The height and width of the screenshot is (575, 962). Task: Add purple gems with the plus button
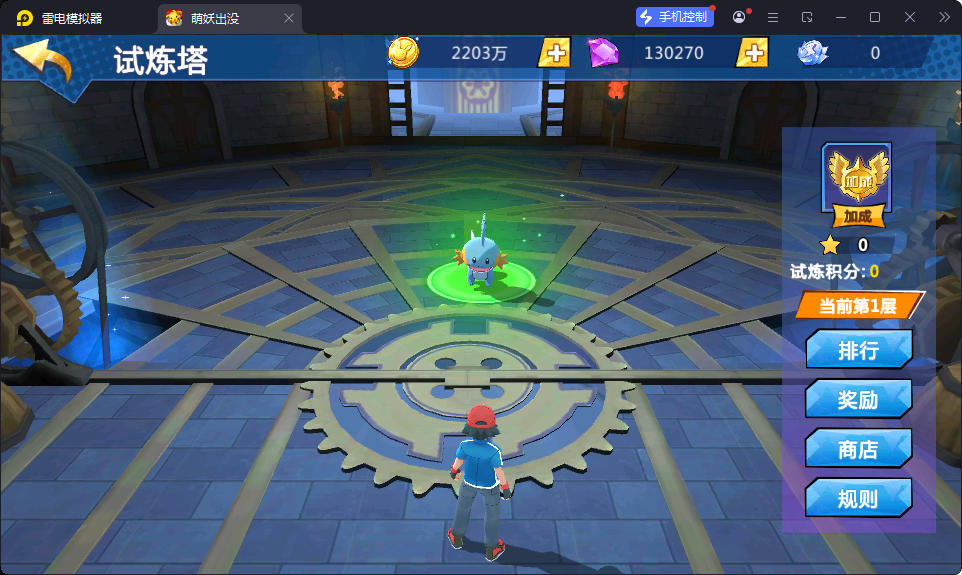[x=752, y=53]
